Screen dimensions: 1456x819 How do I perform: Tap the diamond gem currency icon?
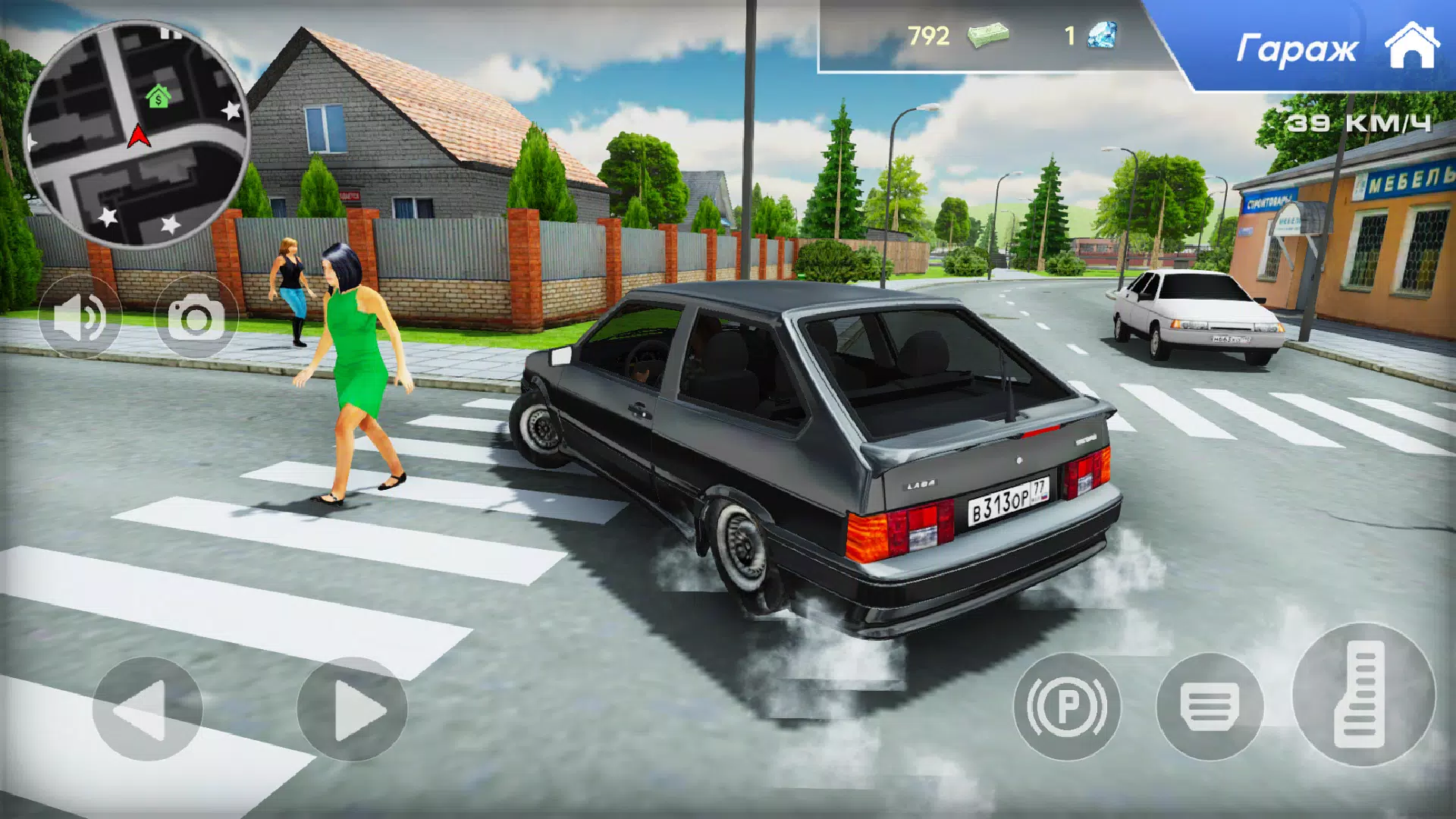click(1101, 36)
